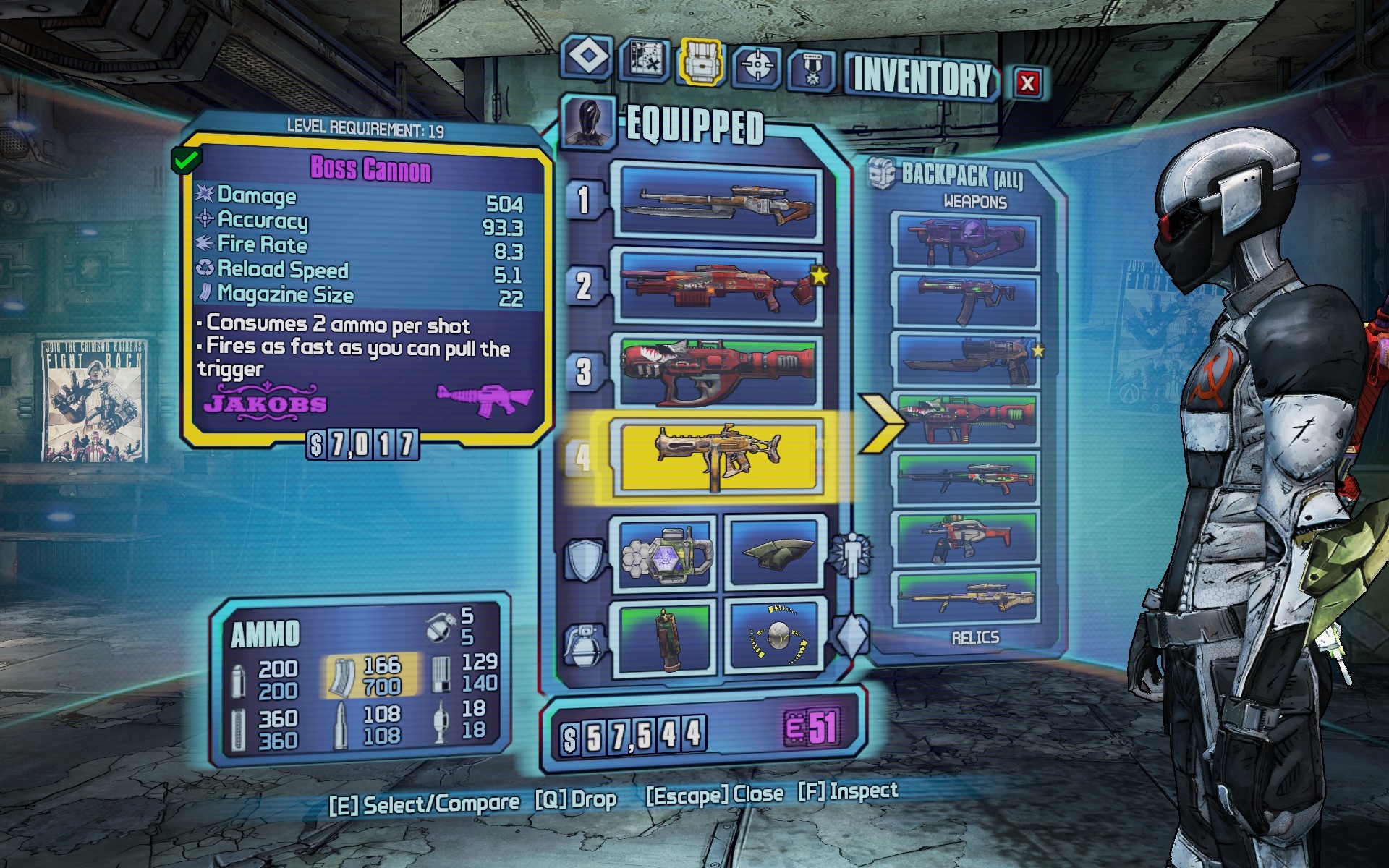Choose the equipped class mod slot
1389x868 pixels.
775,553
